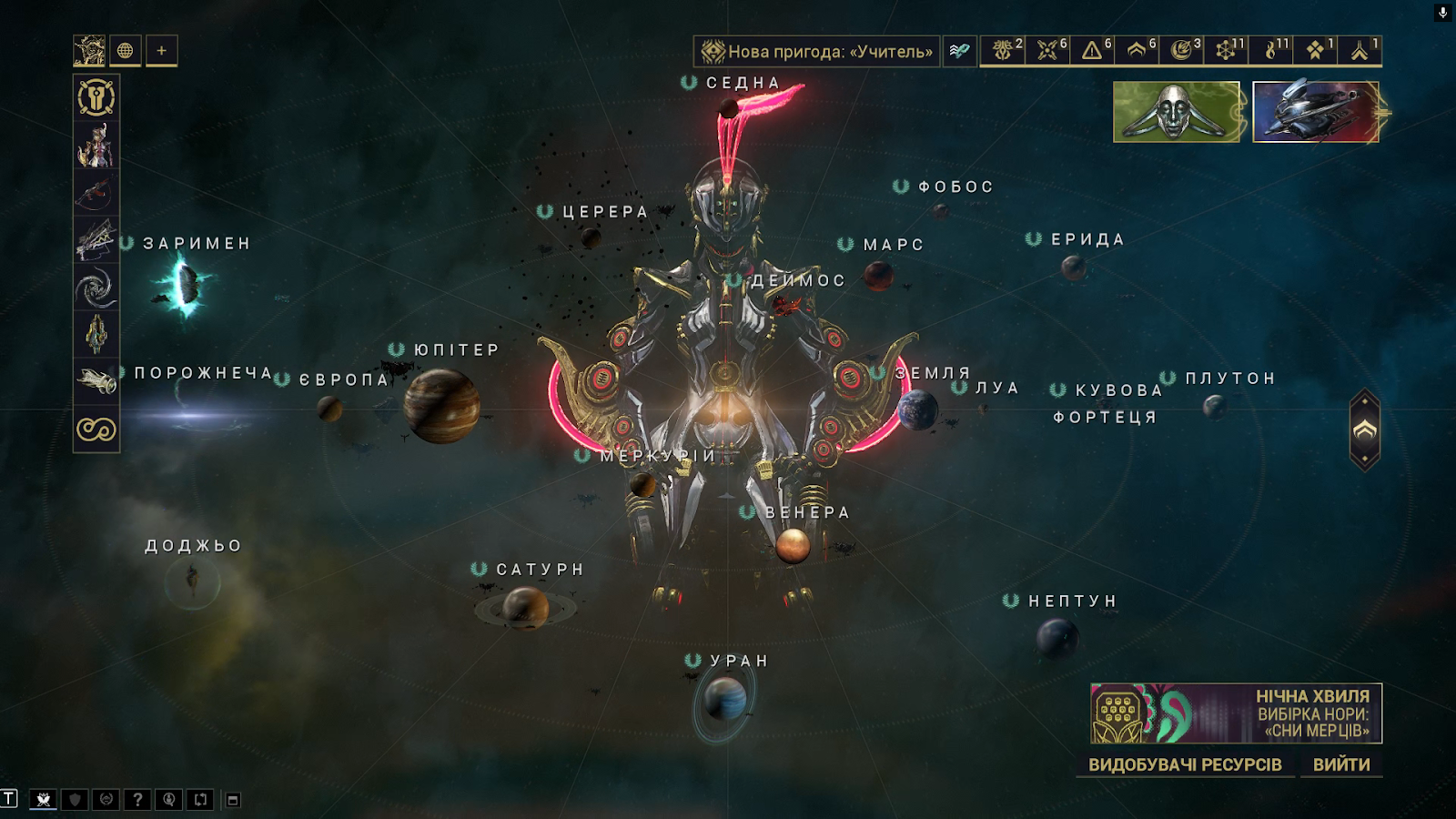Toggle the globe matchmaking mode icon

(126, 51)
